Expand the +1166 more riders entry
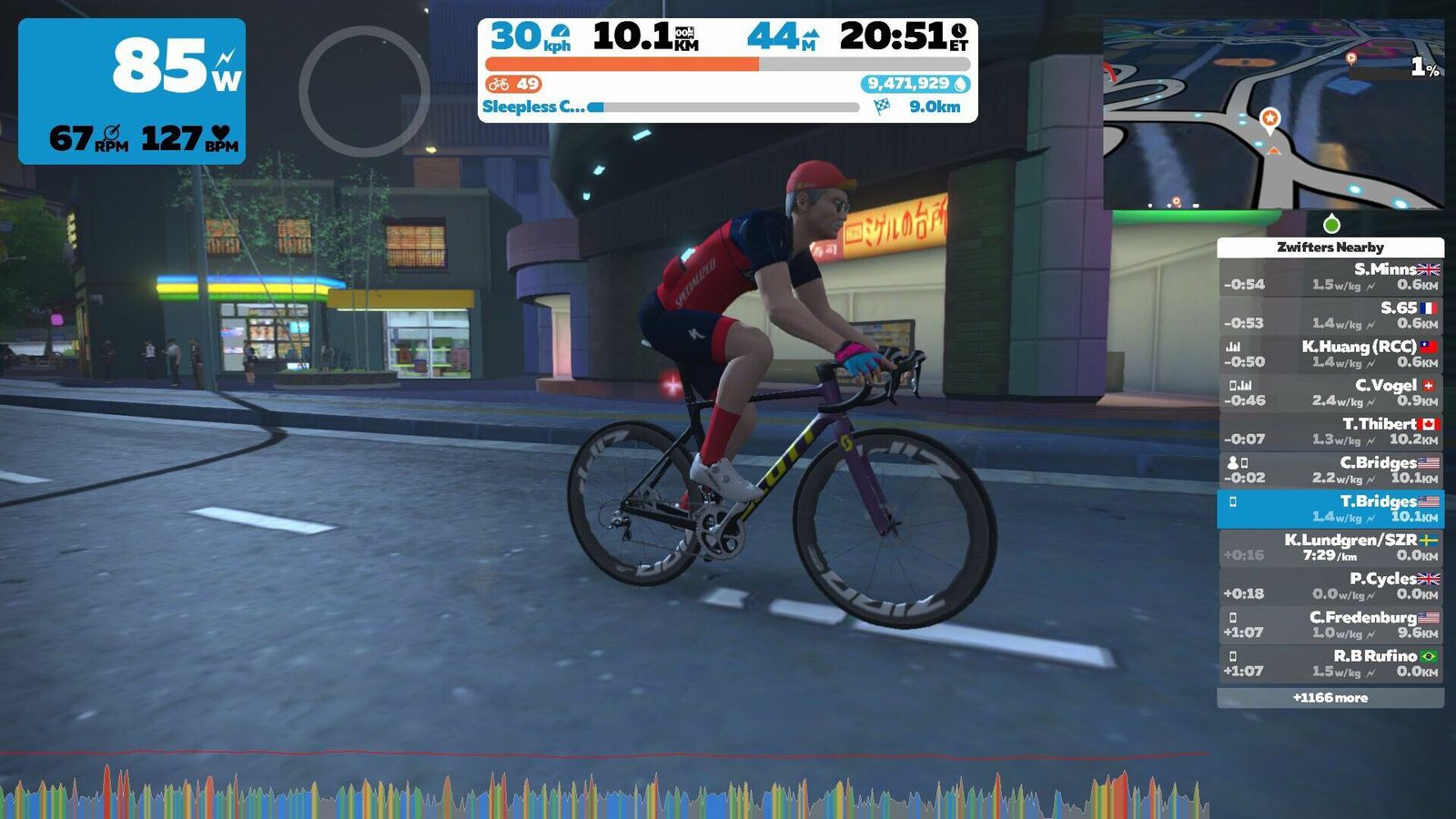 [x=1330, y=698]
